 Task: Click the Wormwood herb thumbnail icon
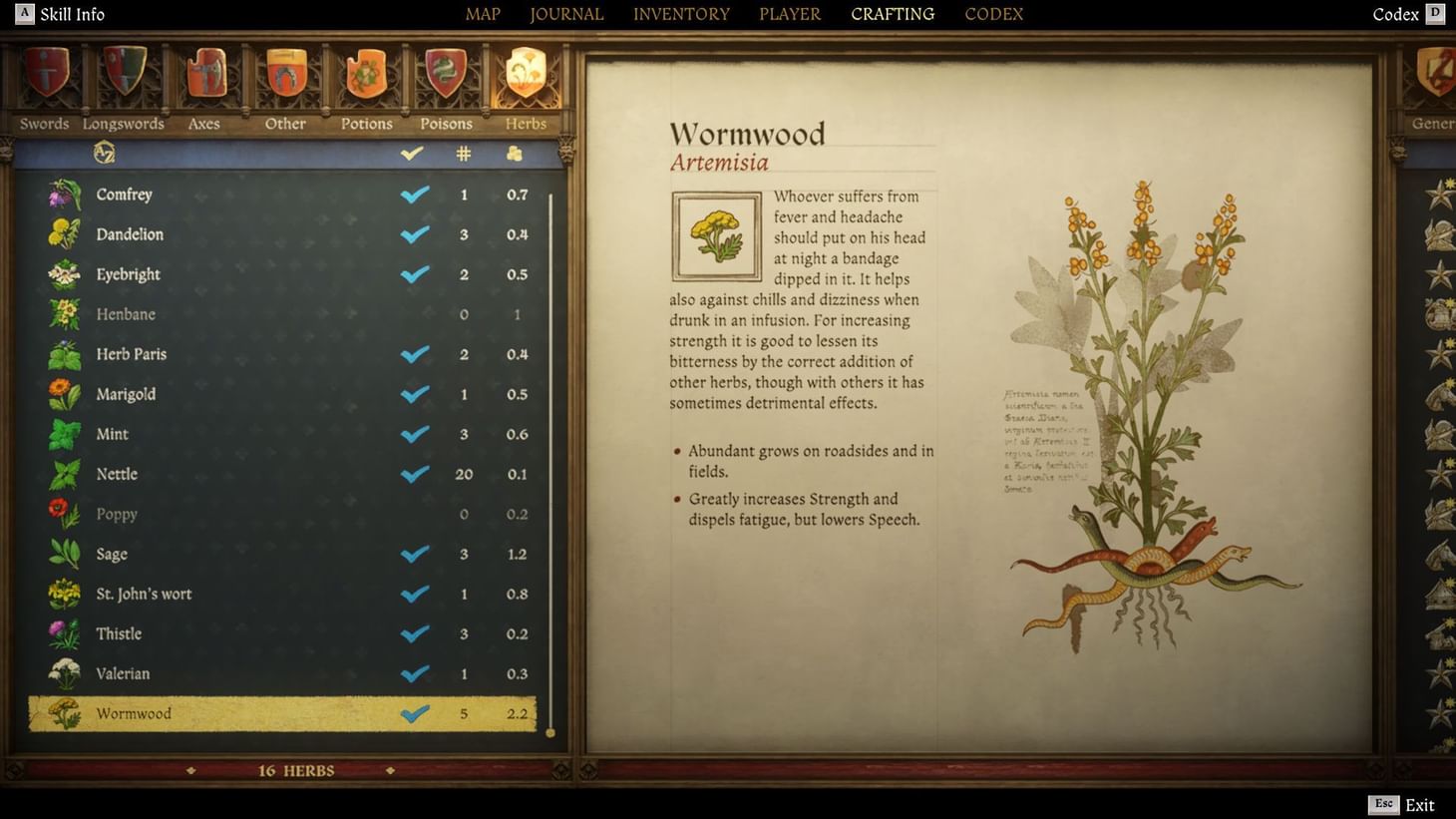click(x=63, y=713)
